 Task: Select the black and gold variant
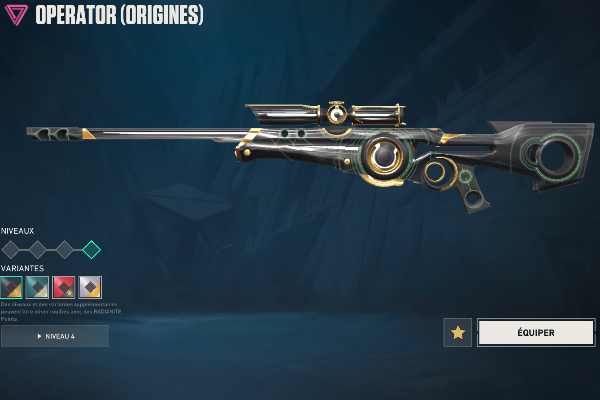[x=12, y=287]
